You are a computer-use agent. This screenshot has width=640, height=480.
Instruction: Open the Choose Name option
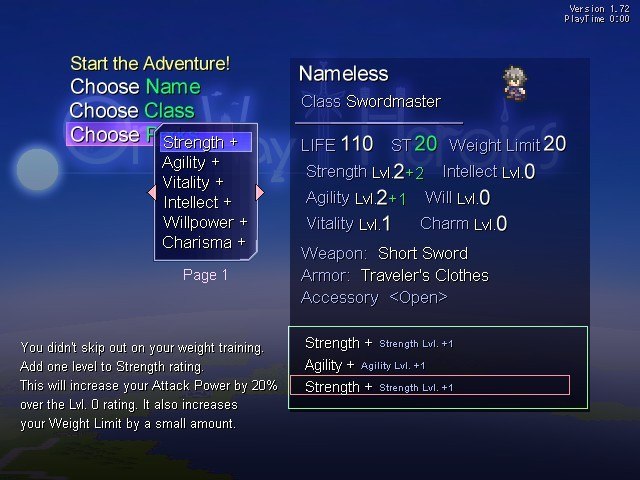tap(135, 87)
